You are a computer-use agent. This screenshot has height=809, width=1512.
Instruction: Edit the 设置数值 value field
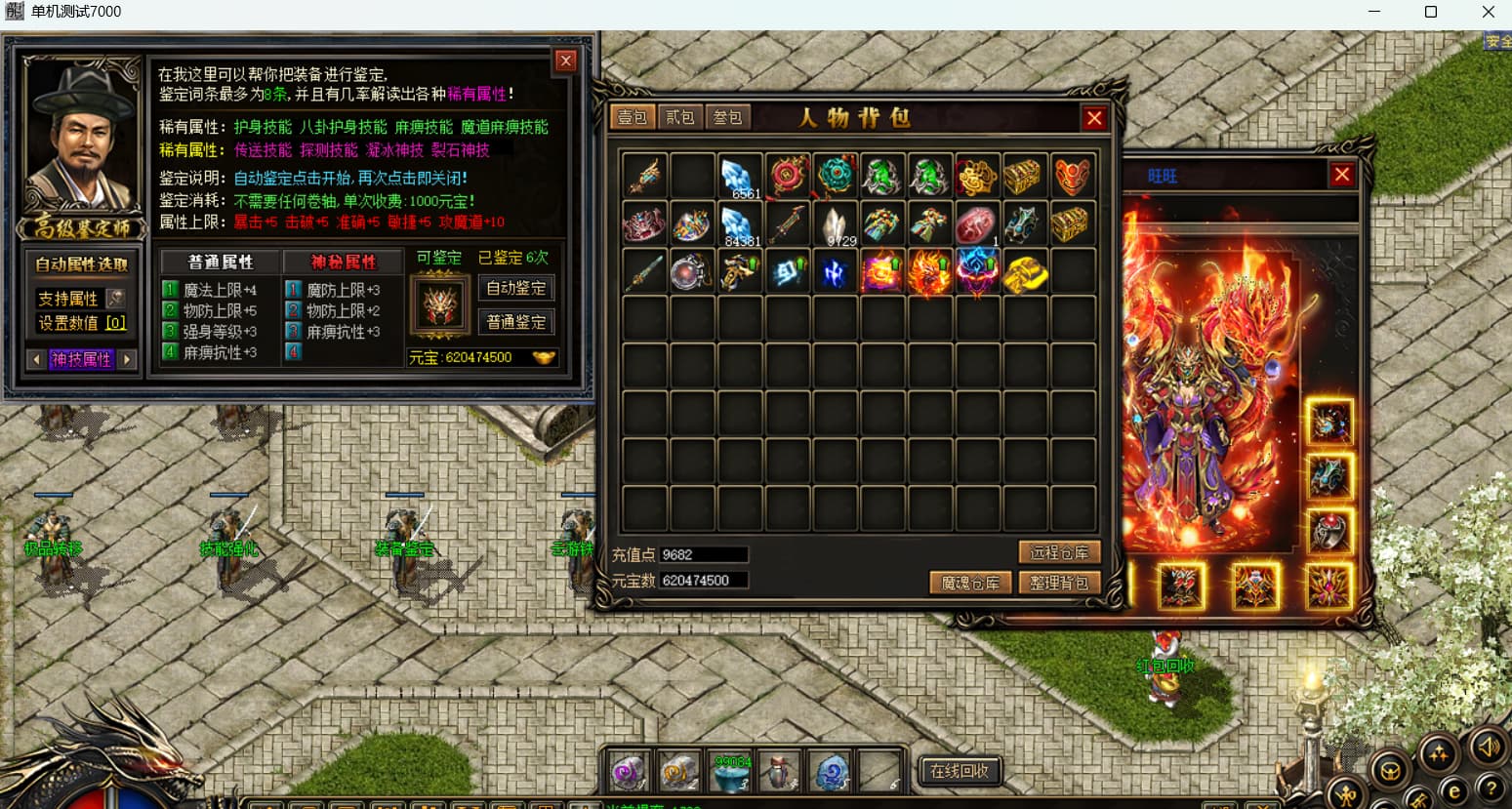(x=115, y=323)
